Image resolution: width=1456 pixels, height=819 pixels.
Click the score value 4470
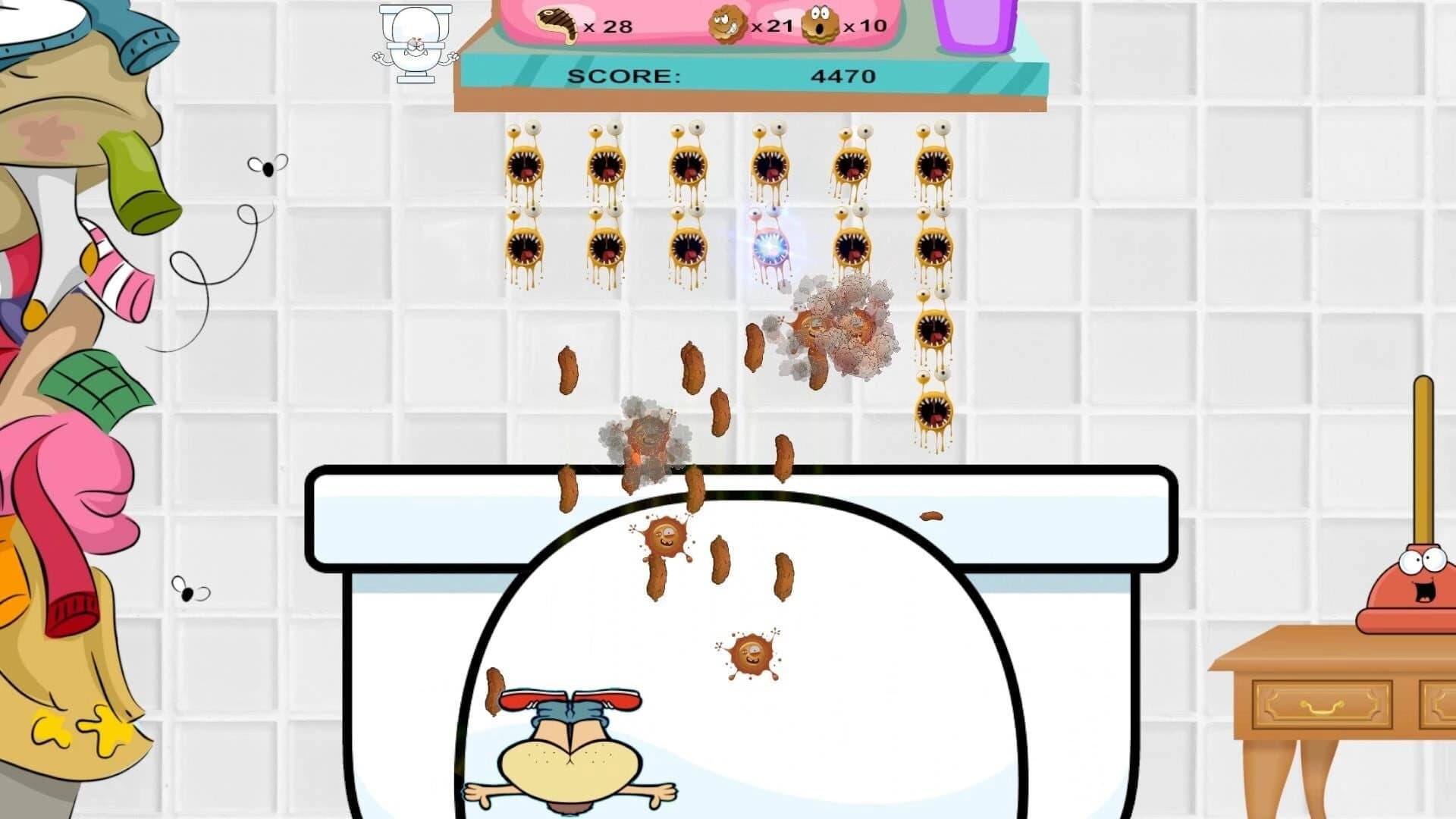(x=844, y=75)
